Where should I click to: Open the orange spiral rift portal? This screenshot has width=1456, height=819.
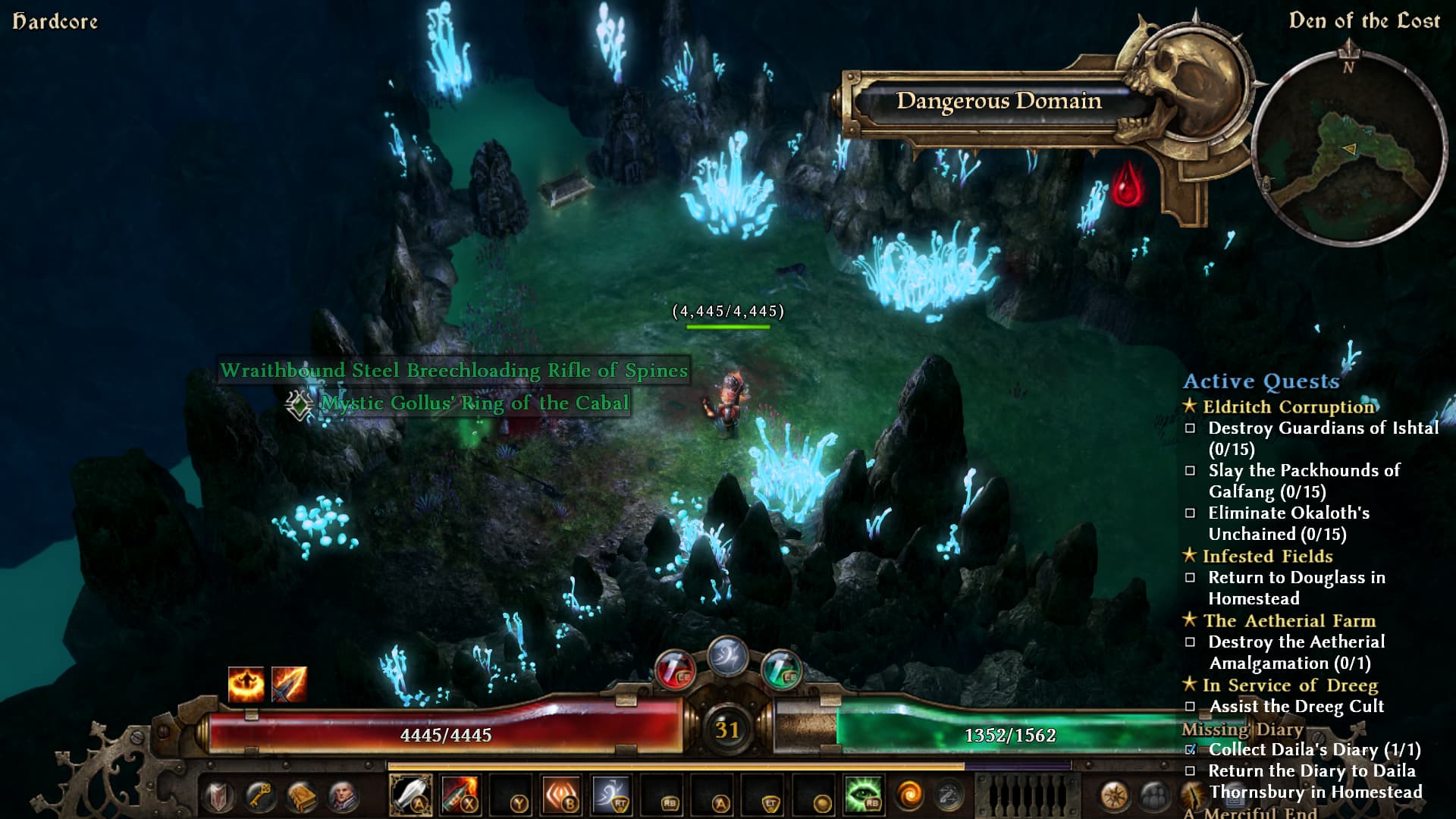[908, 795]
